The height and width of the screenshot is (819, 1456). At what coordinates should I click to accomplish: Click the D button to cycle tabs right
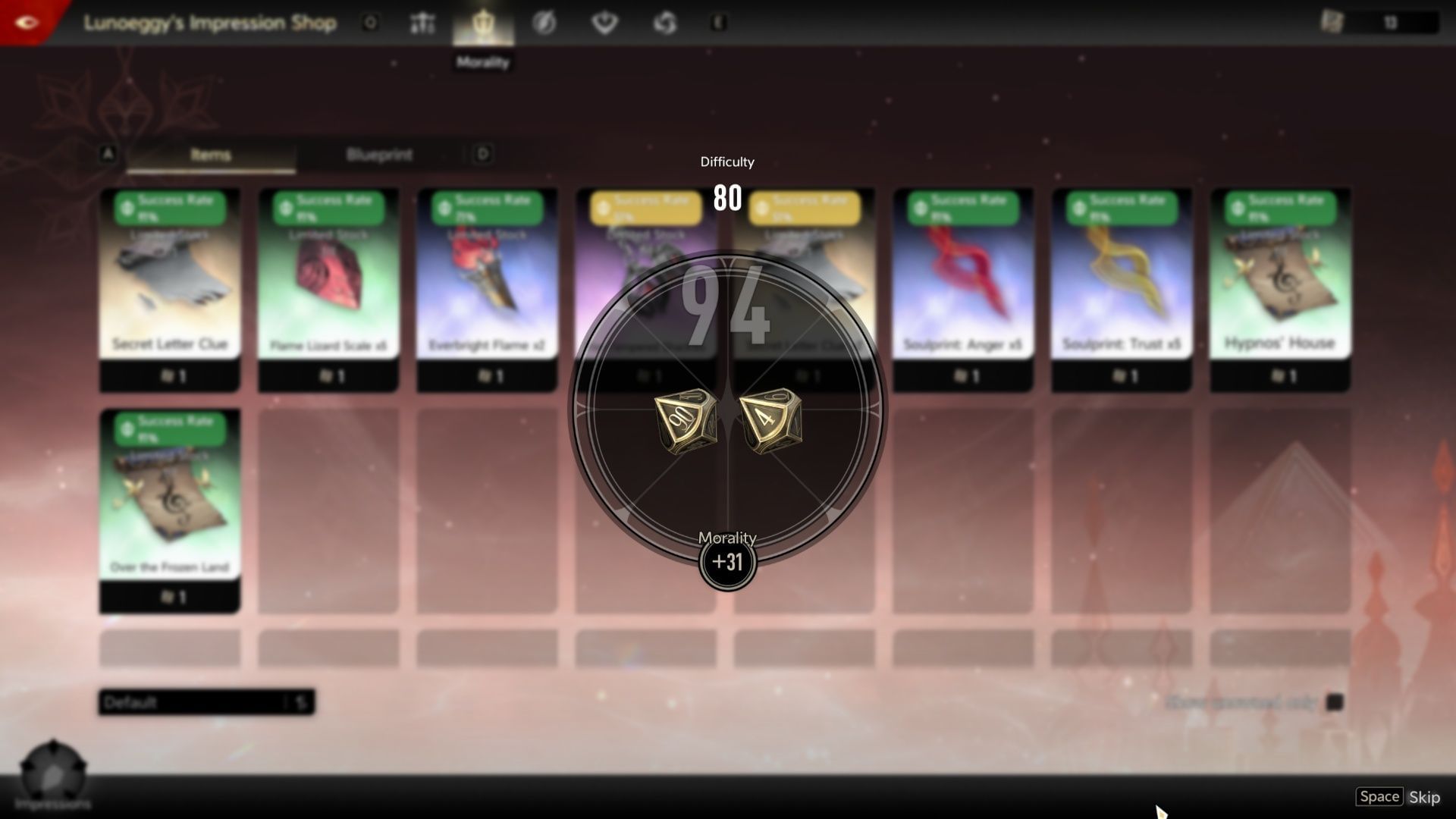coord(483,154)
